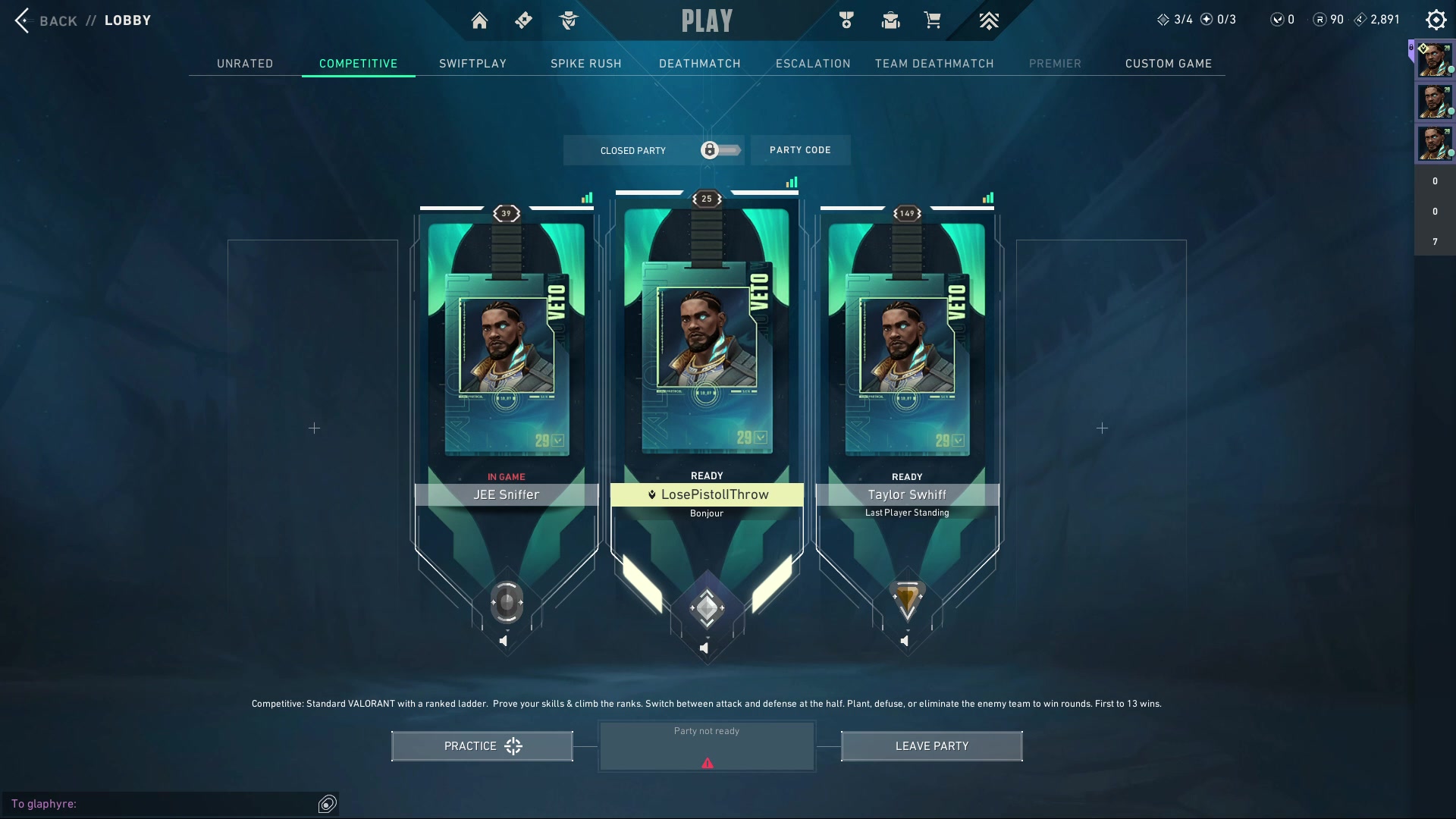This screenshot has height=819, width=1456.
Task: Switch to the Custom Game tab
Action: click(1168, 64)
